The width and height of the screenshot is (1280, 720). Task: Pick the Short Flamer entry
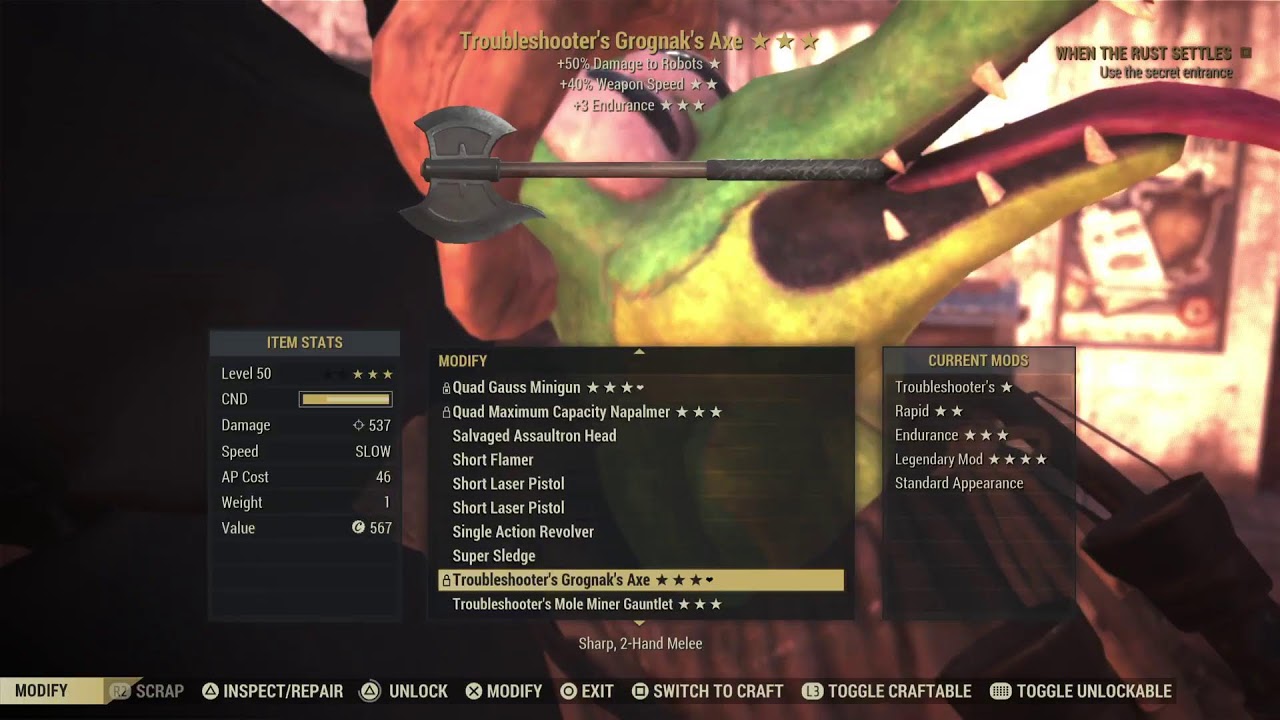pos(493,460)
